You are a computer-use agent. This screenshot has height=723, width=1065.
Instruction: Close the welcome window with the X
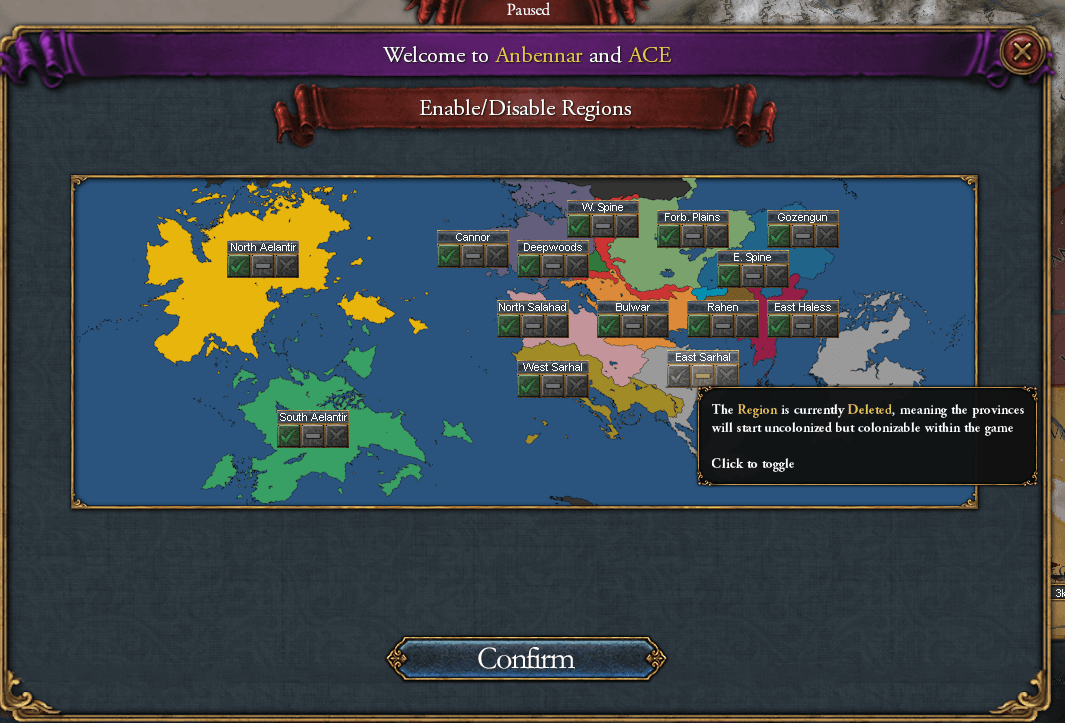[1021, 51]
